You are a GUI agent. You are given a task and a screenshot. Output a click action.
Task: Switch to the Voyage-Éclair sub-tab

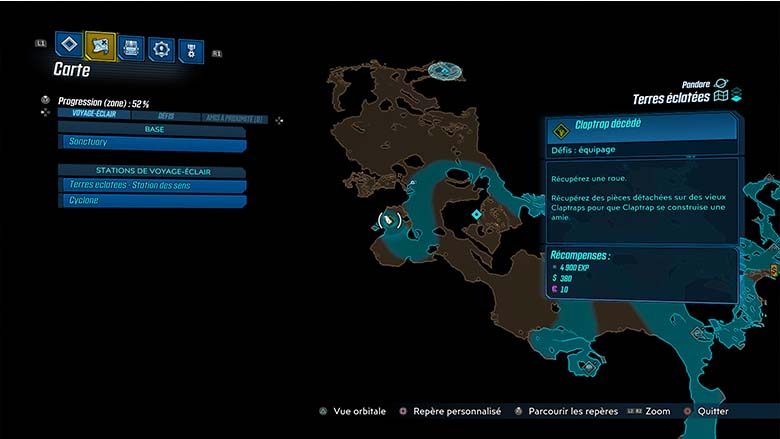pos(93,115)
